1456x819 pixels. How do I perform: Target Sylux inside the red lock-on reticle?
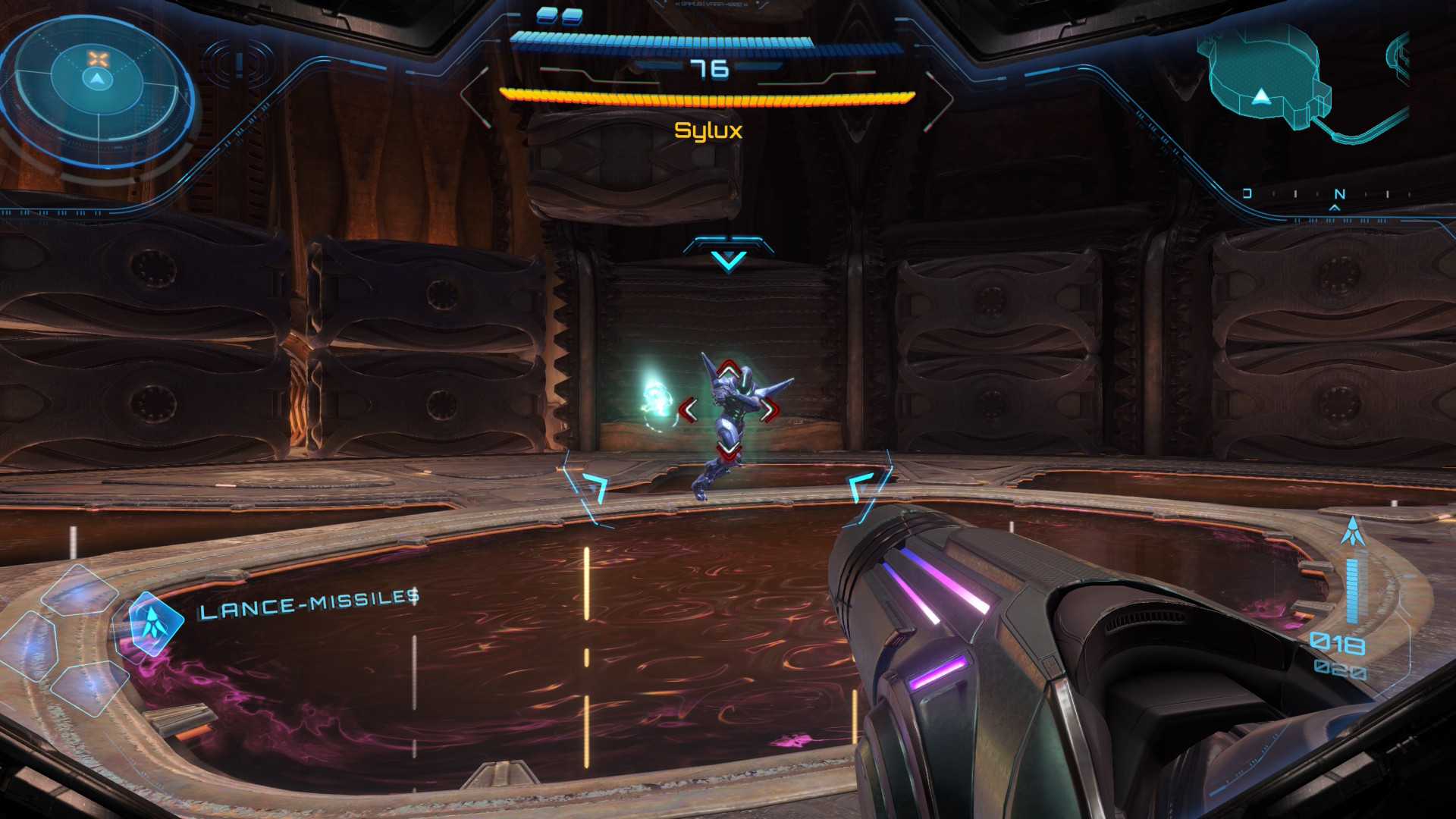pyautogui.click(x=728, y=410)
